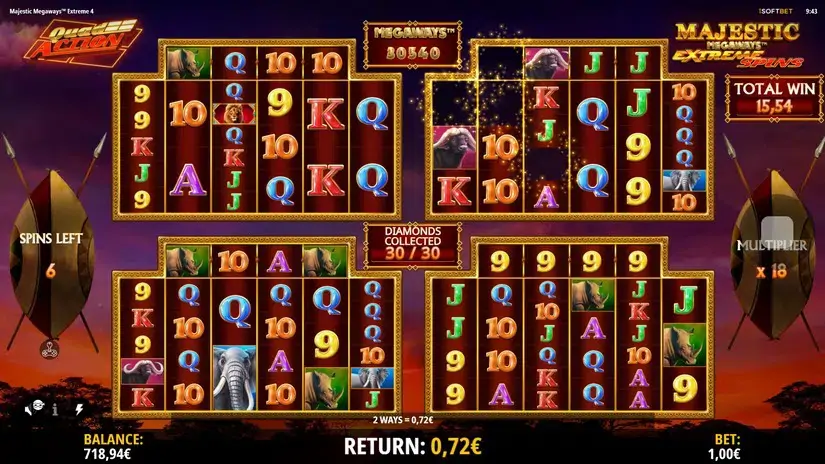This screenshot has height=464, width=825.
Task: Toggle the speaker sound icon
Action: (x=30, y=409)
